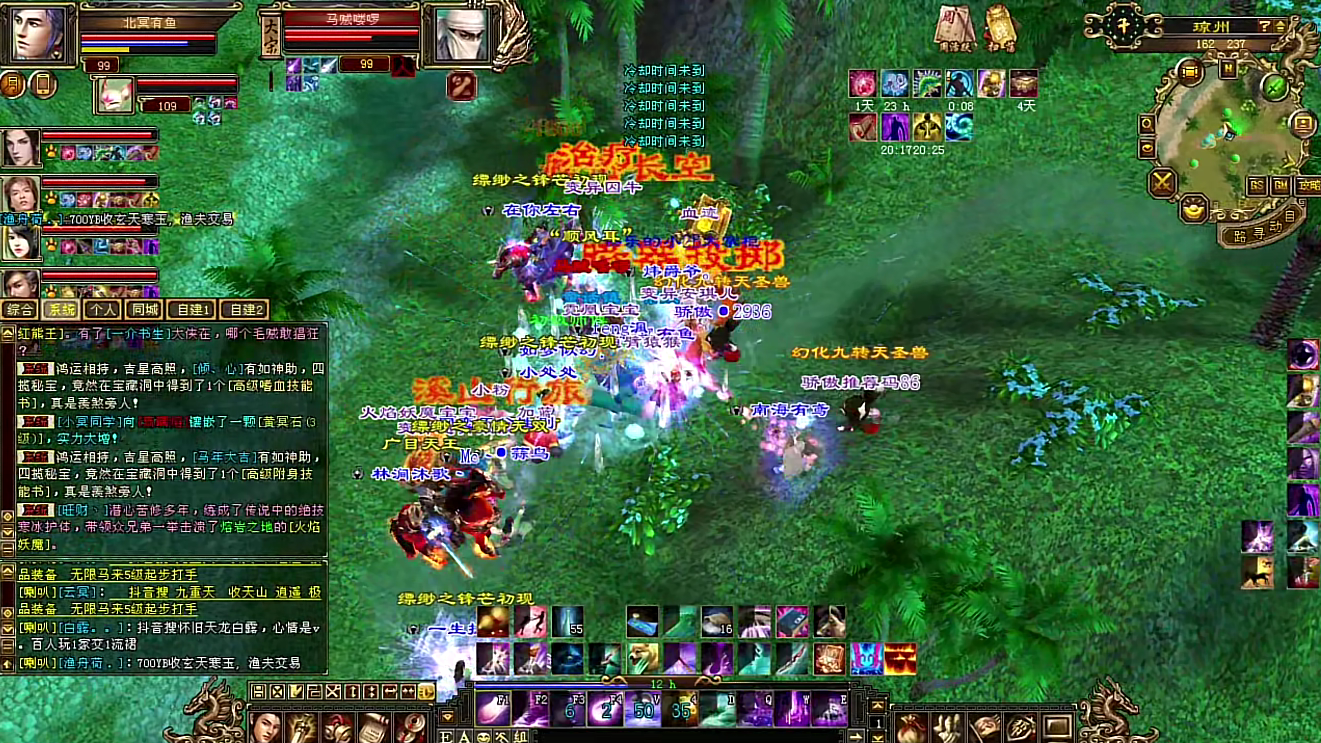The height and width of the screenshot is (743, 1321).
Task: Click the 攻略 guide button
Action: tap(1308, 186)
